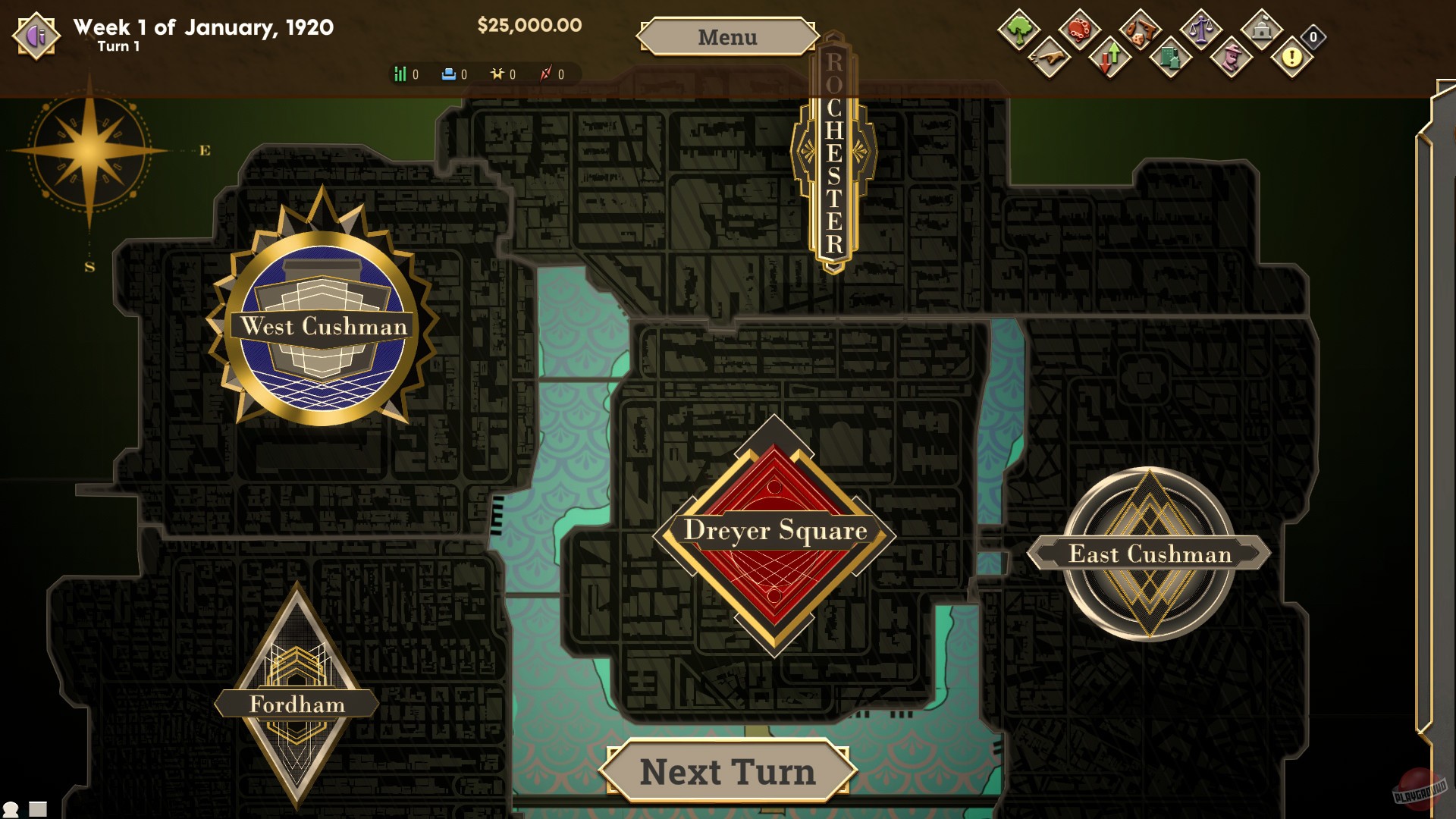Select the East Cushman district medallion
The image size is (1456, 819).
tap(1150, 554)
